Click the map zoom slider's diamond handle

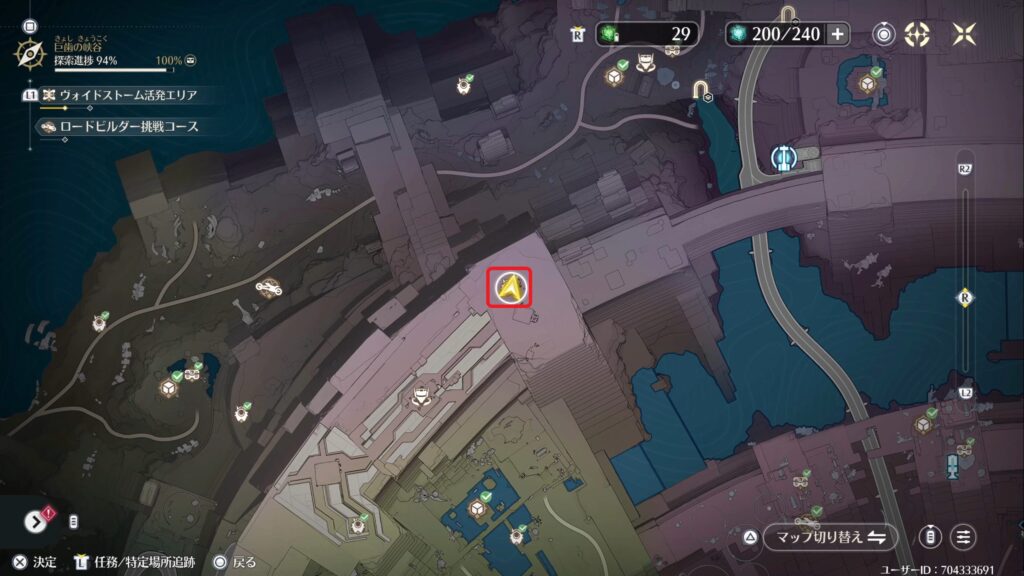965,298
